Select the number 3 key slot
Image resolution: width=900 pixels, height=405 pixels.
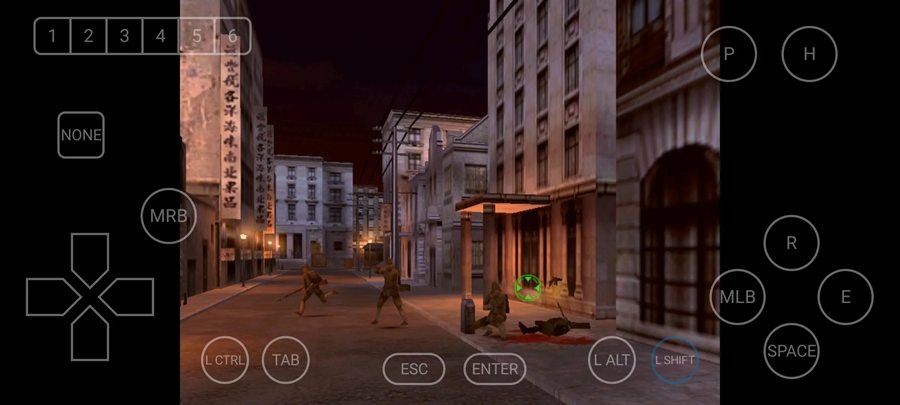[124, 37]
